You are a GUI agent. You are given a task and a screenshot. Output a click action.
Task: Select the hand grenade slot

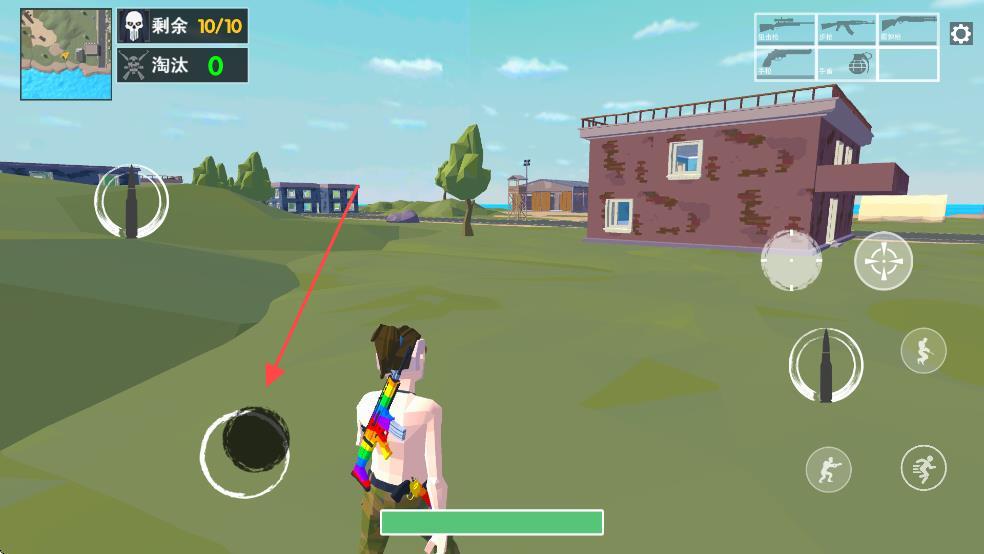click(847, 63)
